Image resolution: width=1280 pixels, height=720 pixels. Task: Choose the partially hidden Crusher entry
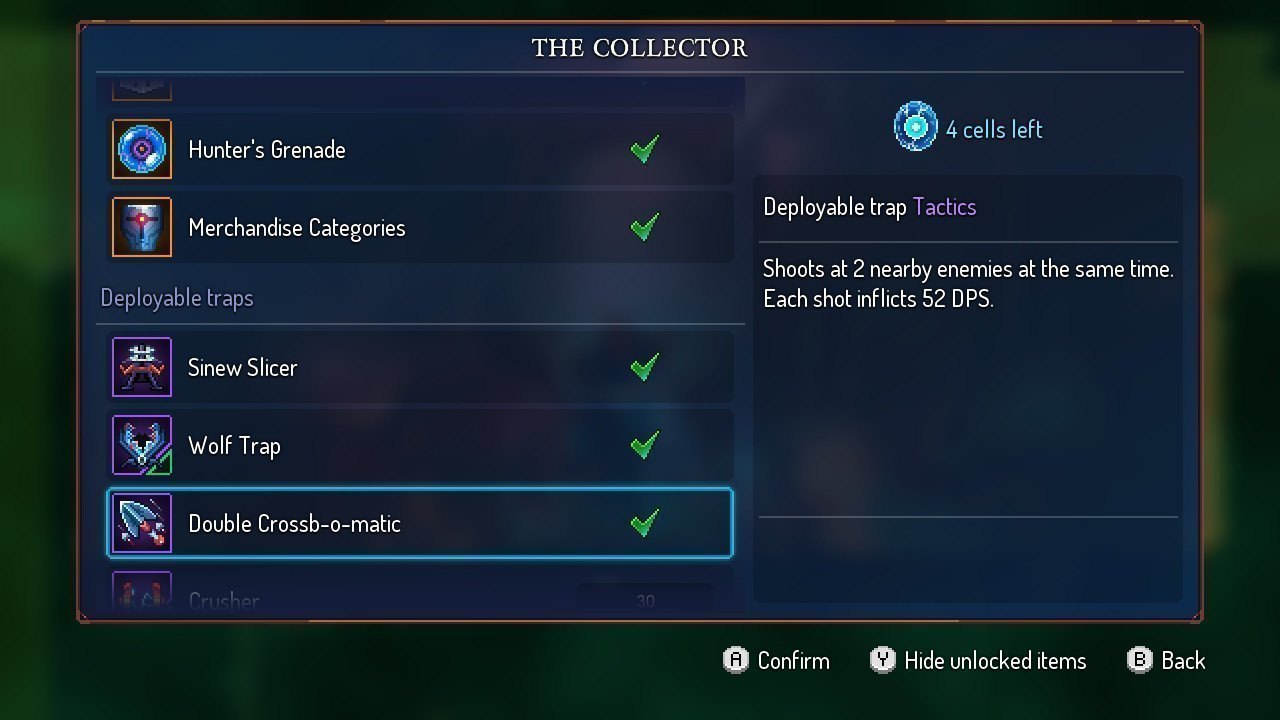420,598
